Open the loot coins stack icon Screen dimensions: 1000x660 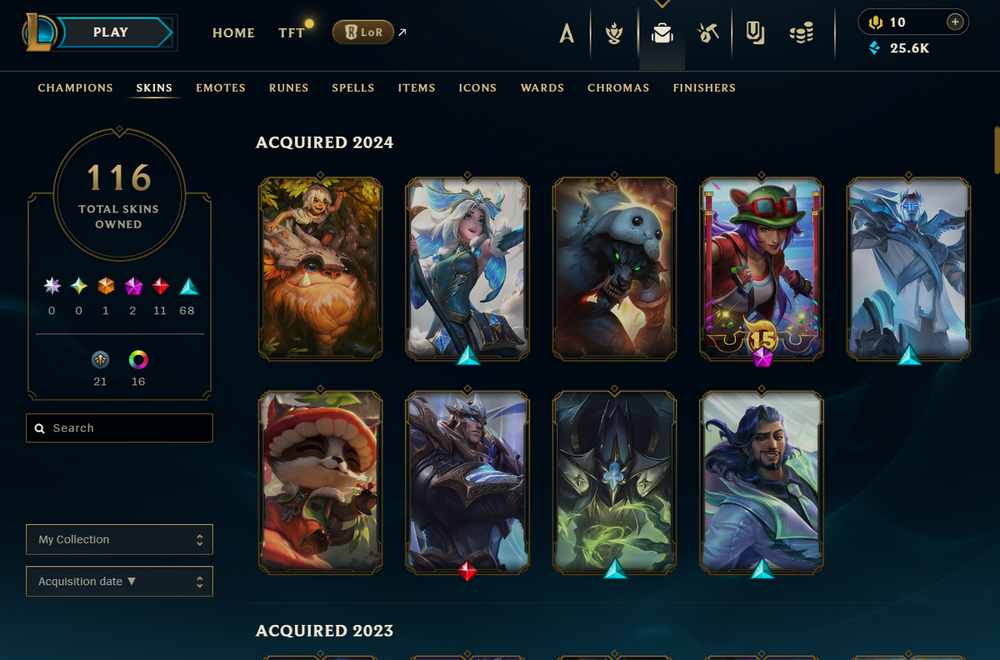click(801, 34)
